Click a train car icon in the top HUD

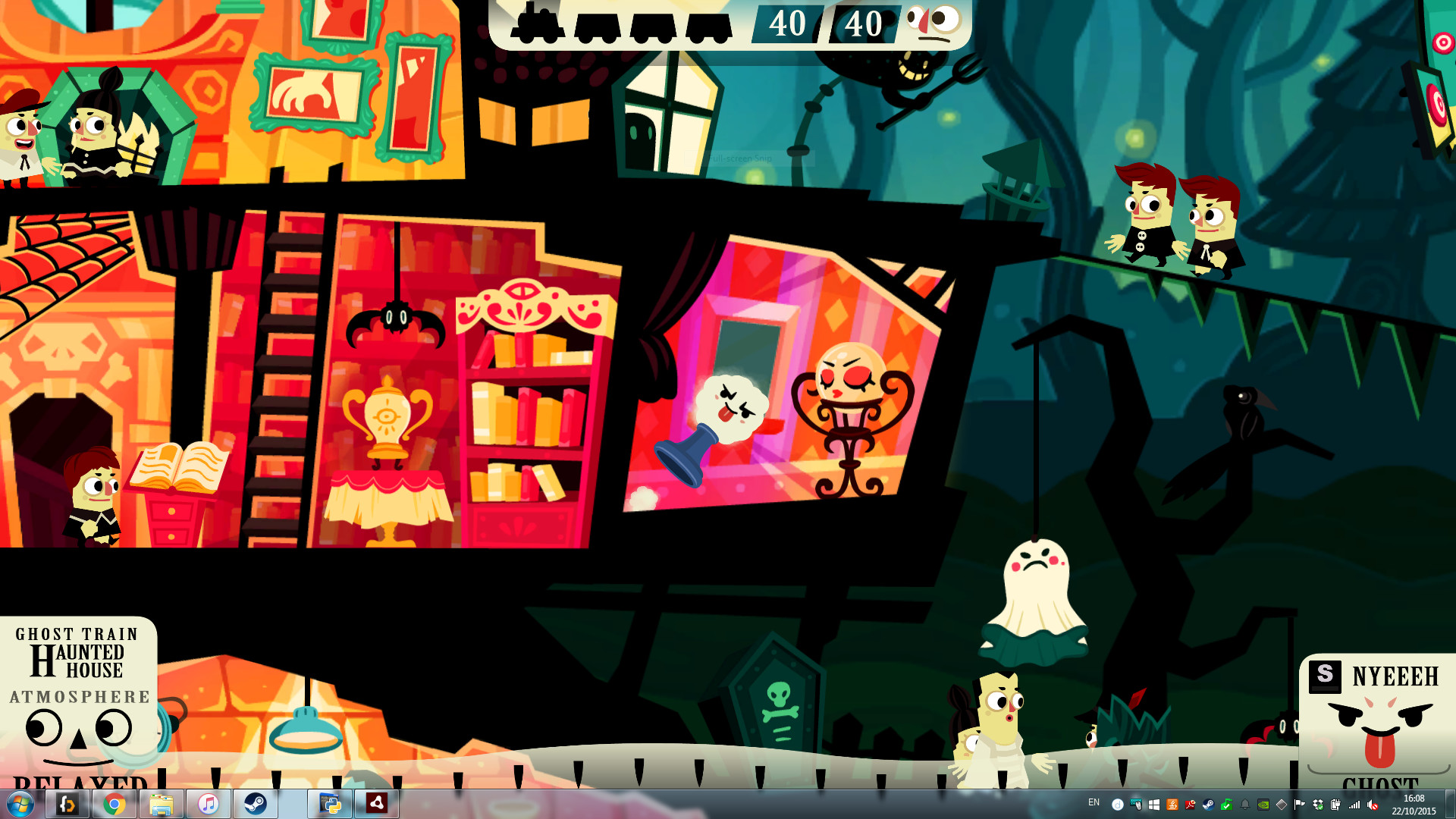point(599,25)
